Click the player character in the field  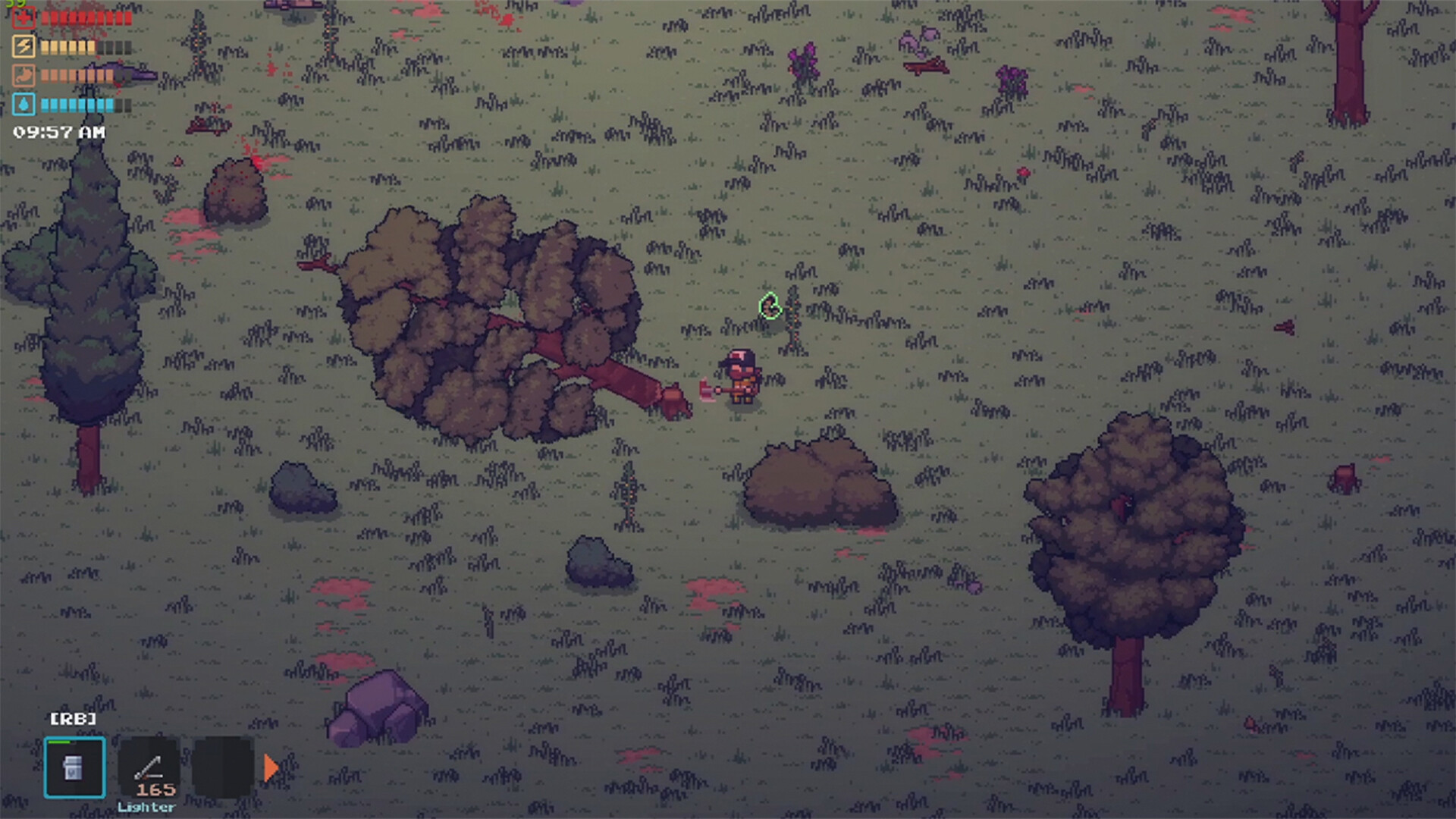point(739,375)
